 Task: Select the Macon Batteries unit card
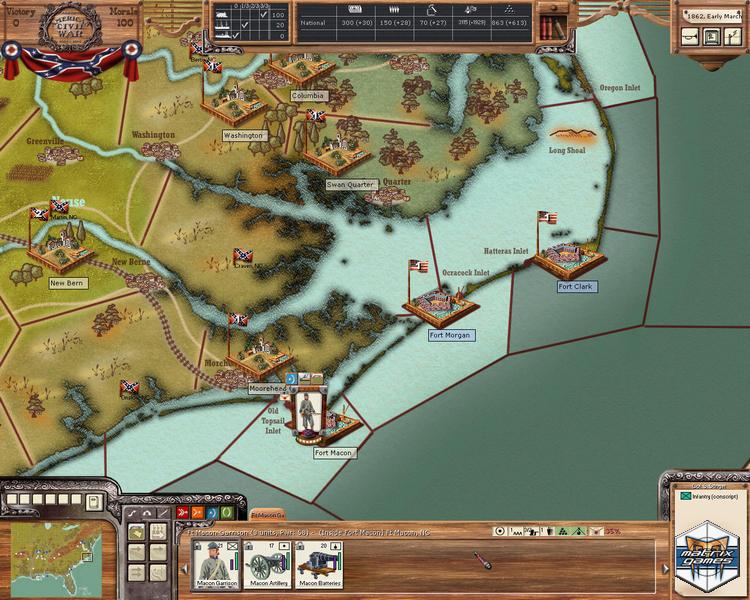(320, 563)
